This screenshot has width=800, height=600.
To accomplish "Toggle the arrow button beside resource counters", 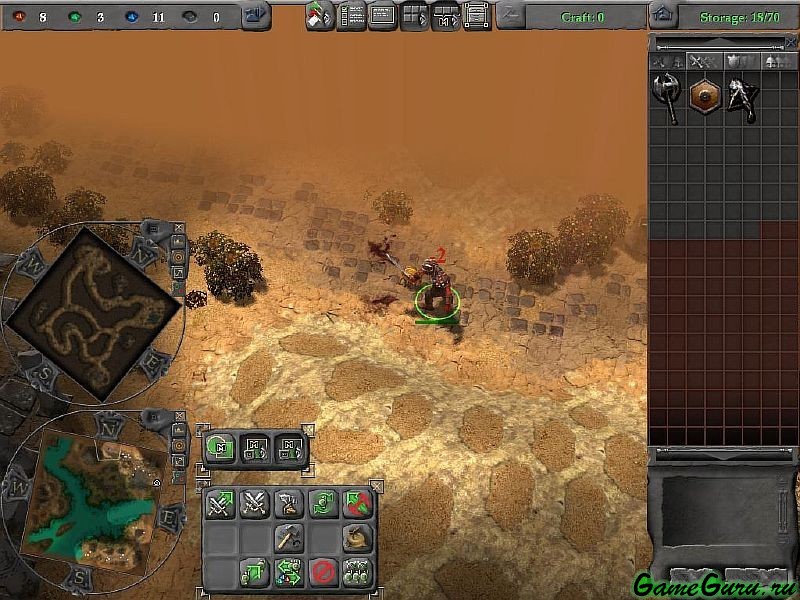I will (x=254, y=16).
